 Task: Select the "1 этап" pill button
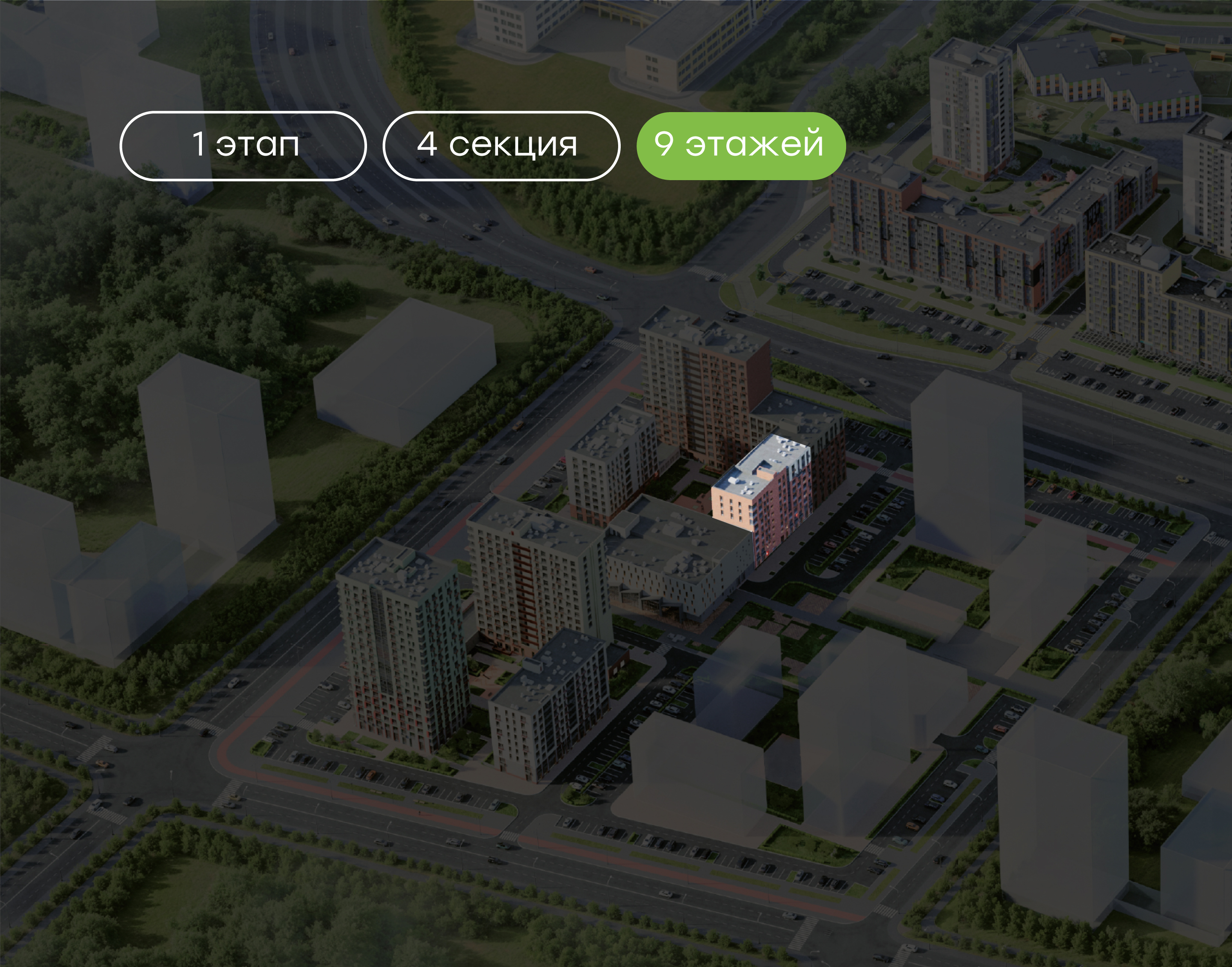pyautogui.click(x=243, y=145)
